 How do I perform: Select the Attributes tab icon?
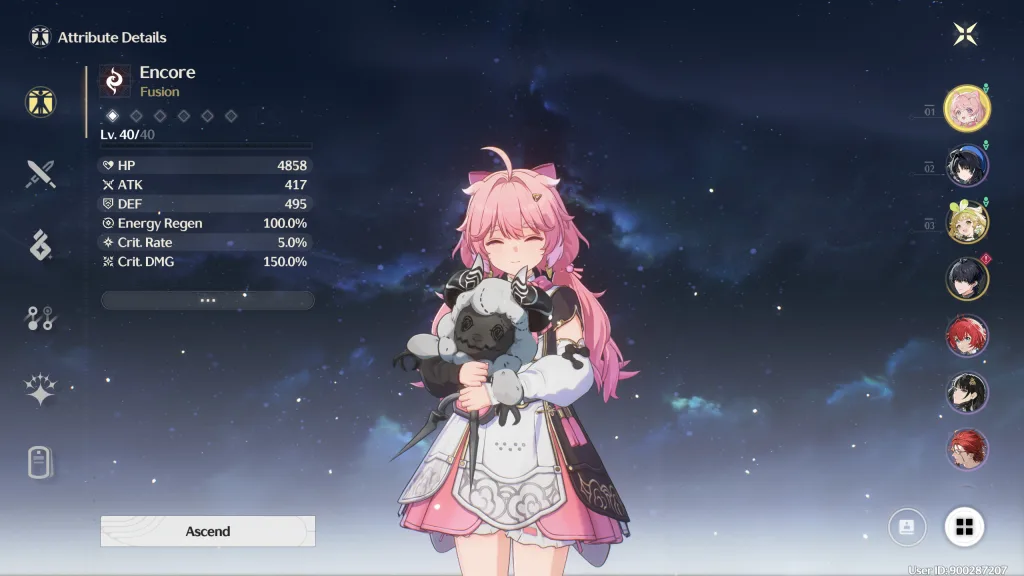click(41, 102)
